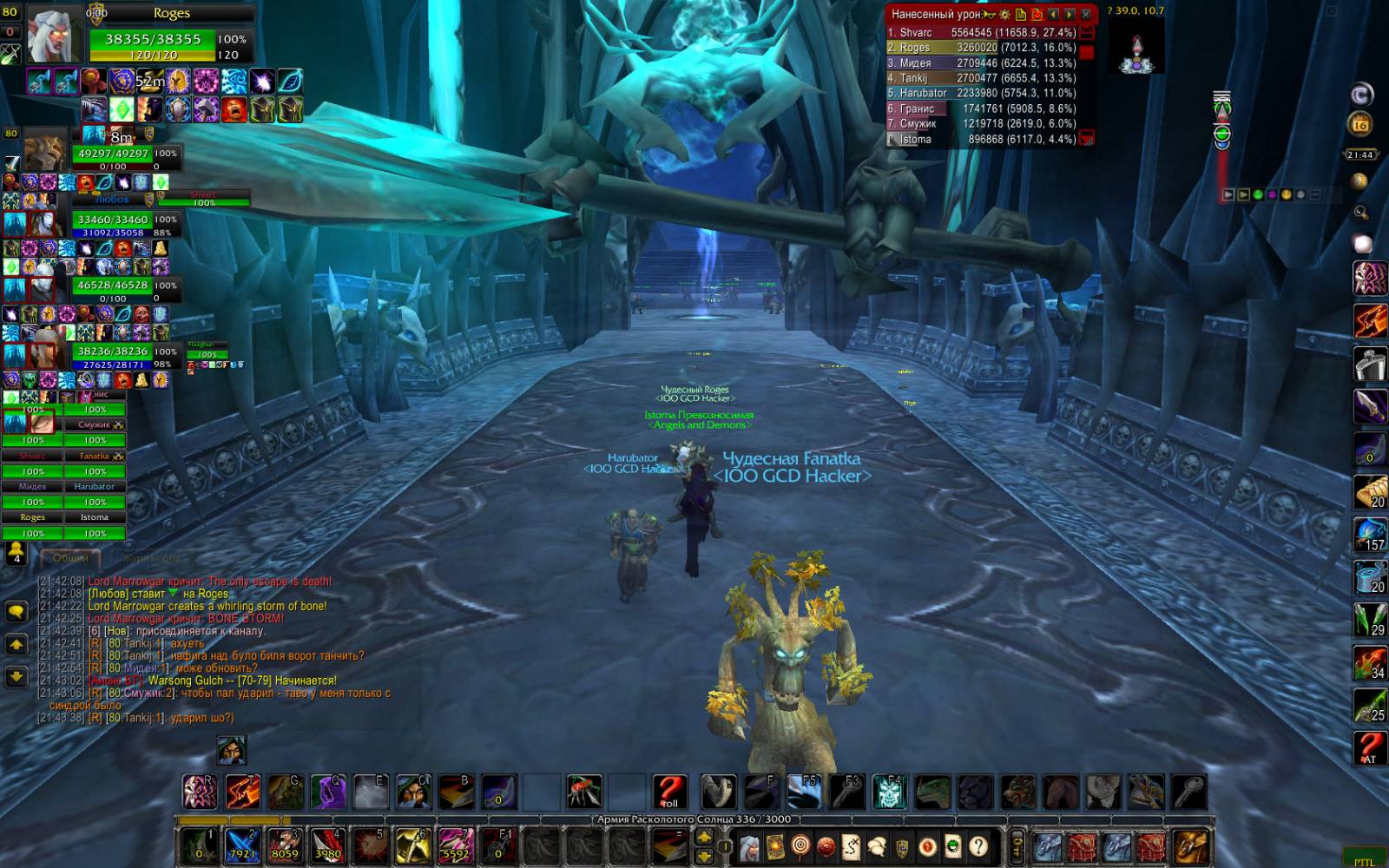Switch to the Общий chat tab

point(71,558)
